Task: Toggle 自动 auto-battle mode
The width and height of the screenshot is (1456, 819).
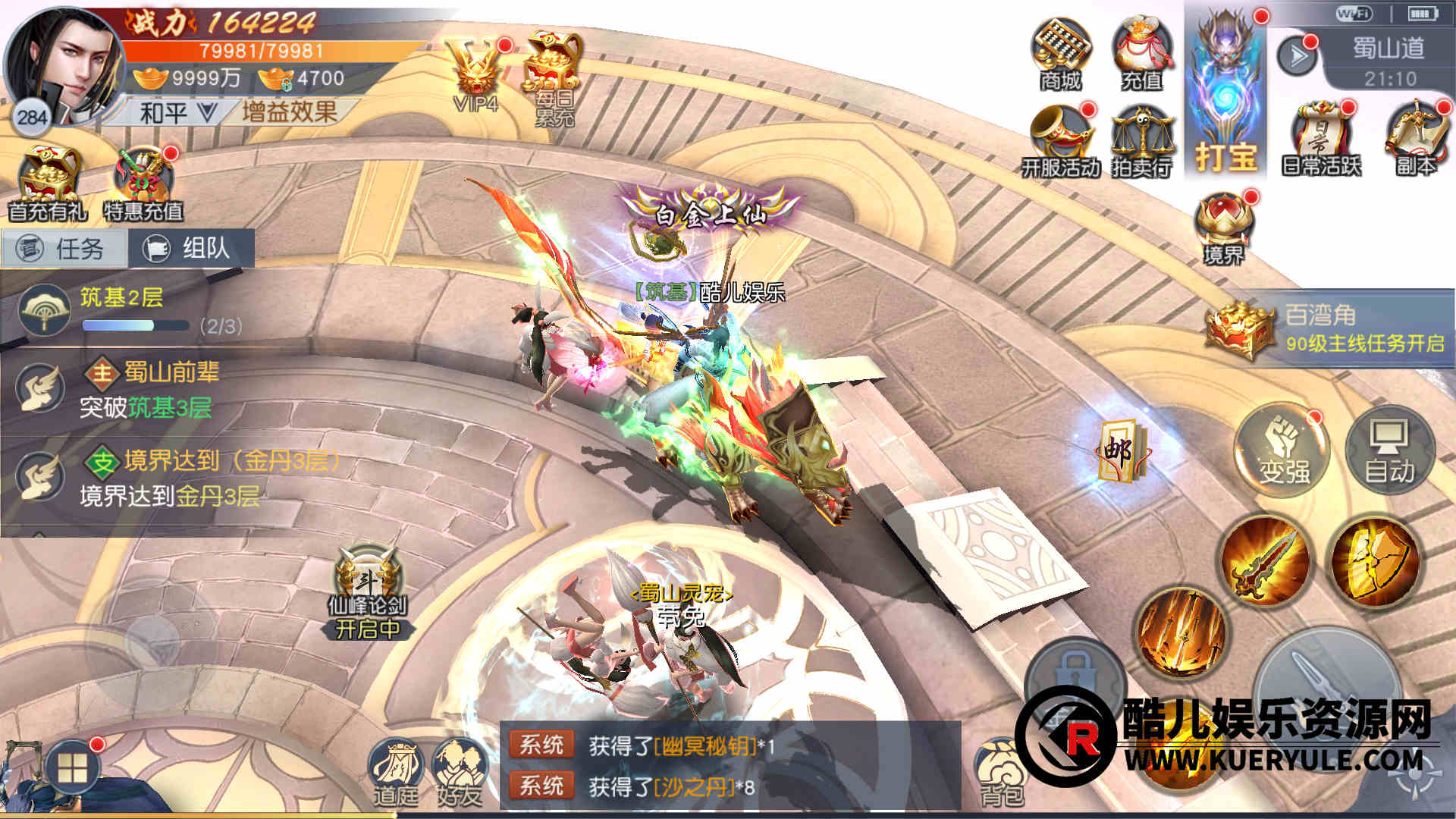Action: click(x=1389, y=450)
